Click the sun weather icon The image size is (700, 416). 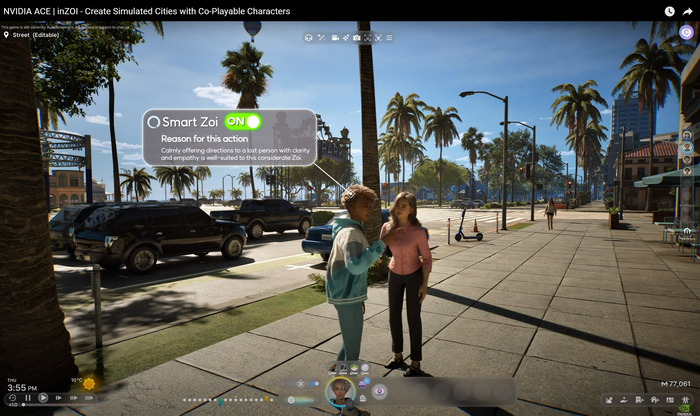tap(90, 384)
